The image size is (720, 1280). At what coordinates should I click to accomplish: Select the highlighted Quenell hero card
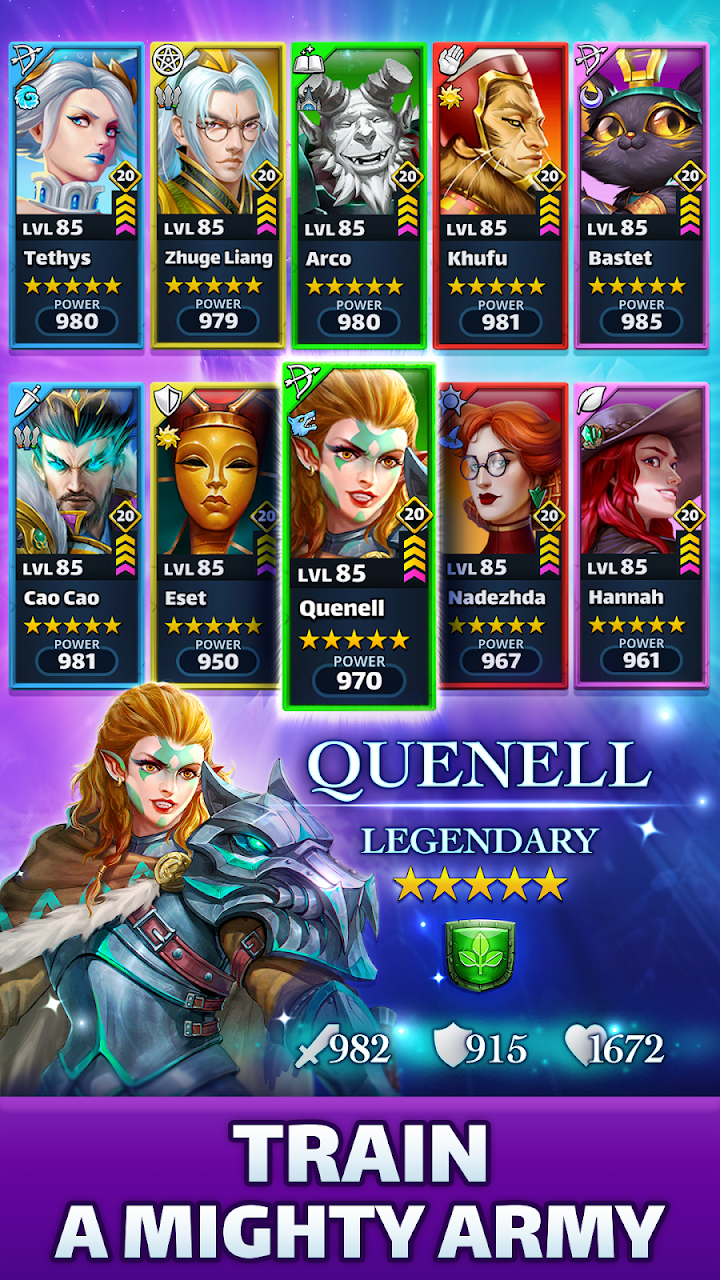click(x=359, y=537)
